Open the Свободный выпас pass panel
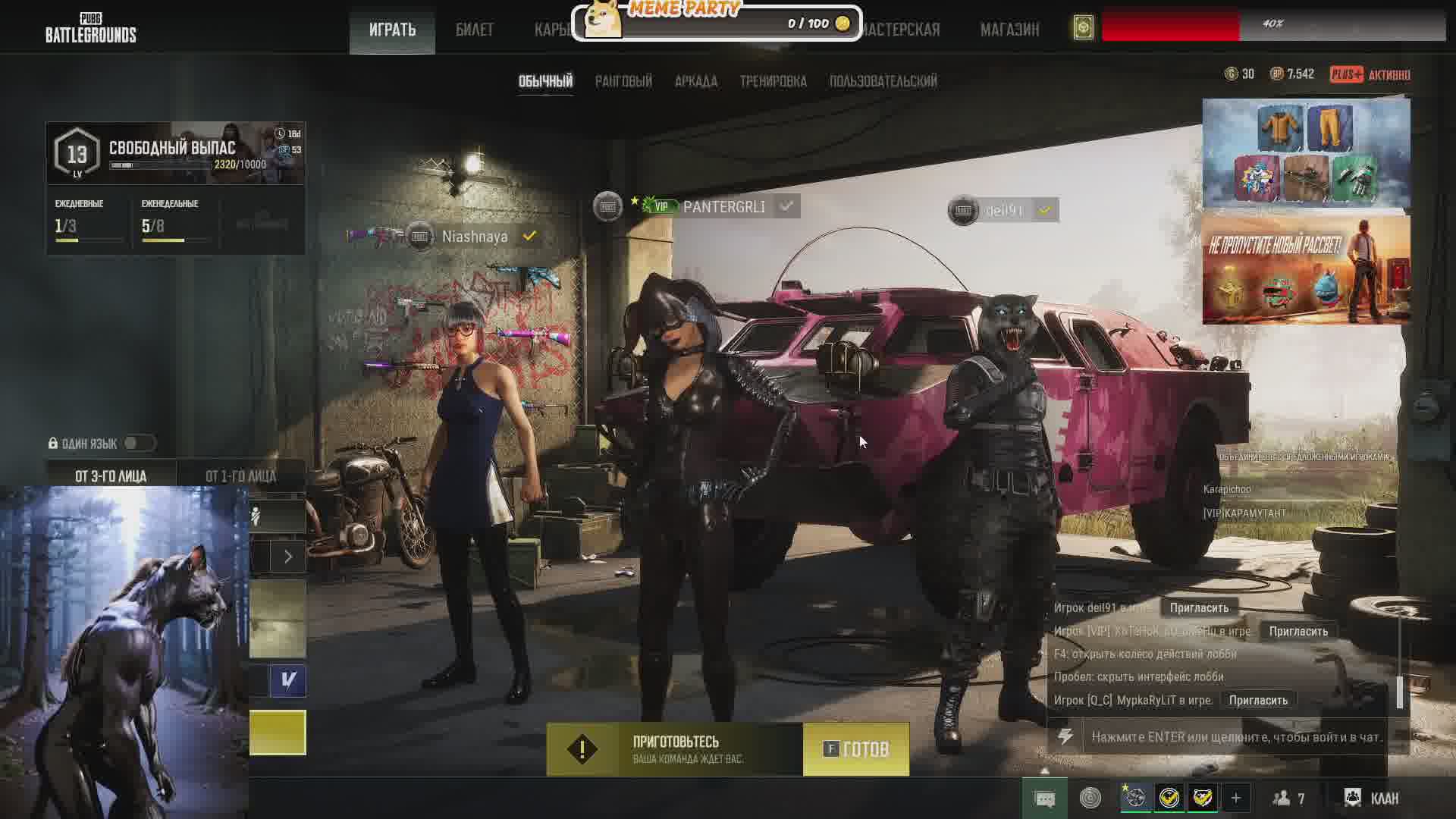The height and width of the screenshot is (819, 1456). (x=175, y=153)
